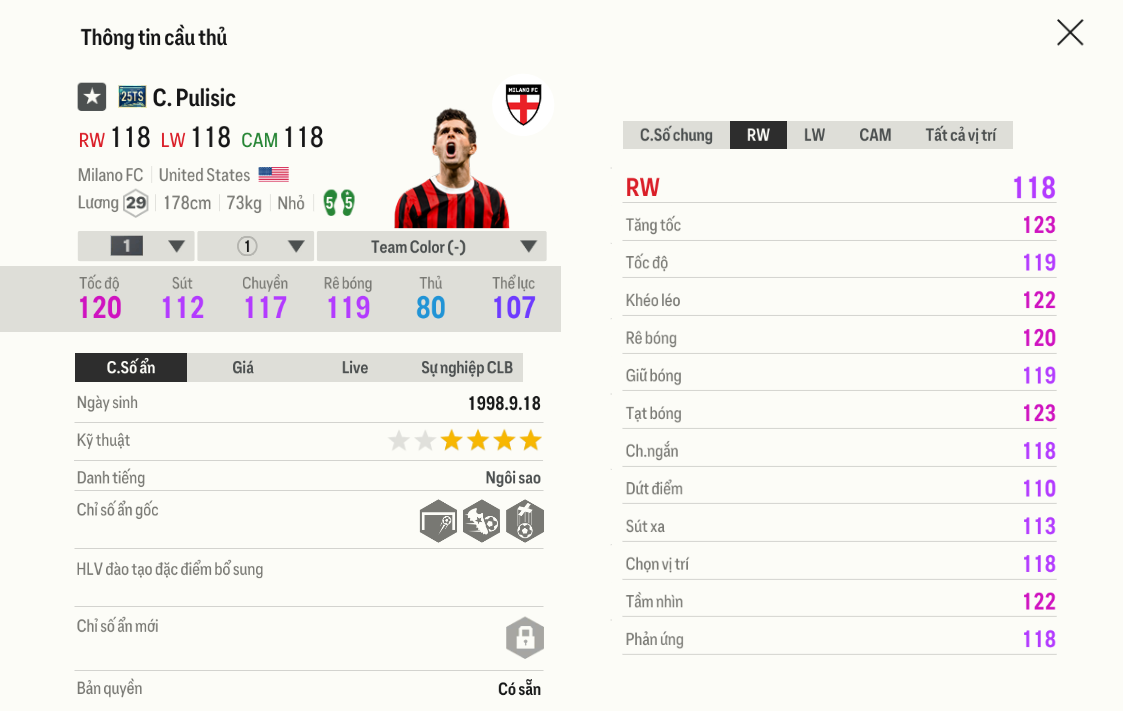Click the star favorite icon beside Pulisic
Screen dimensions: 1123x711
[92, 97]
